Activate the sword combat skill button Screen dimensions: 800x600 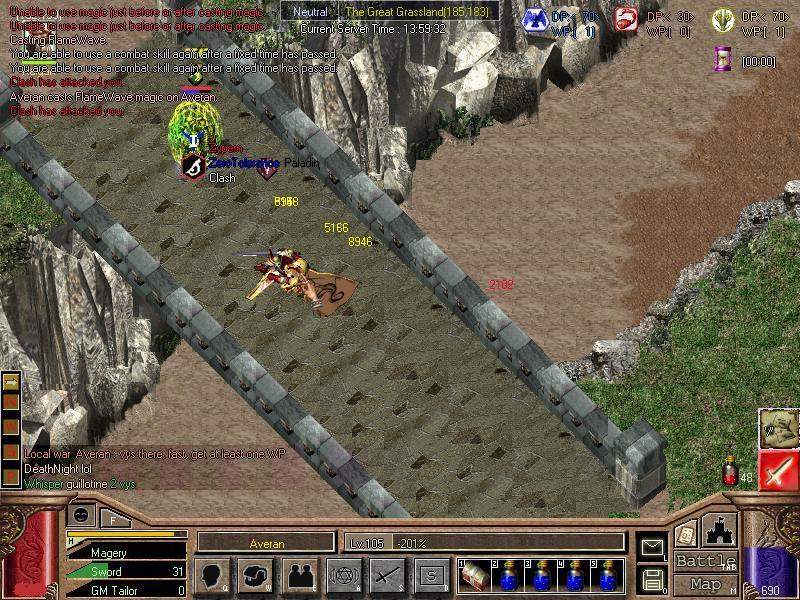pyautogui.click(x=387, y=575)
